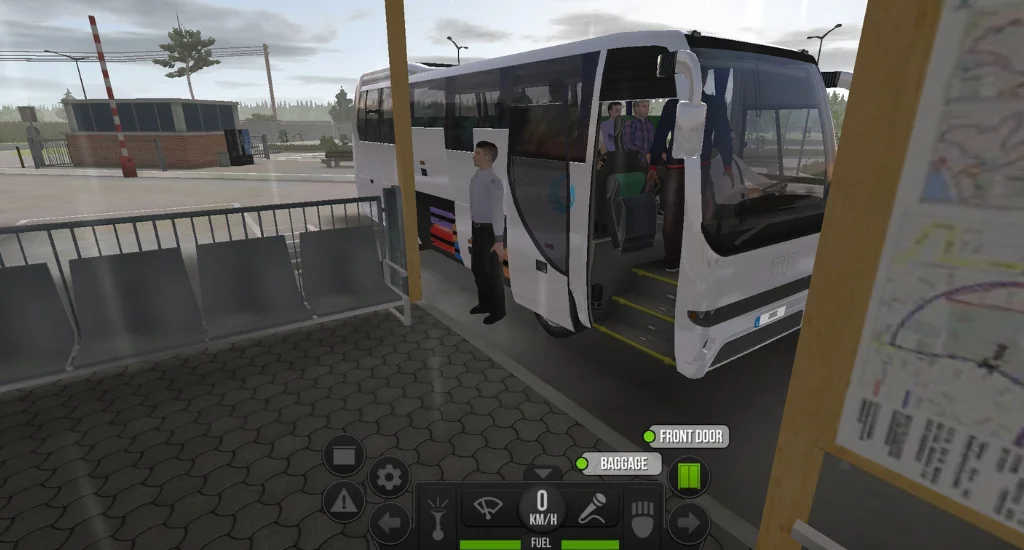Tap the hand-shaped stop icon

[642, 516]
